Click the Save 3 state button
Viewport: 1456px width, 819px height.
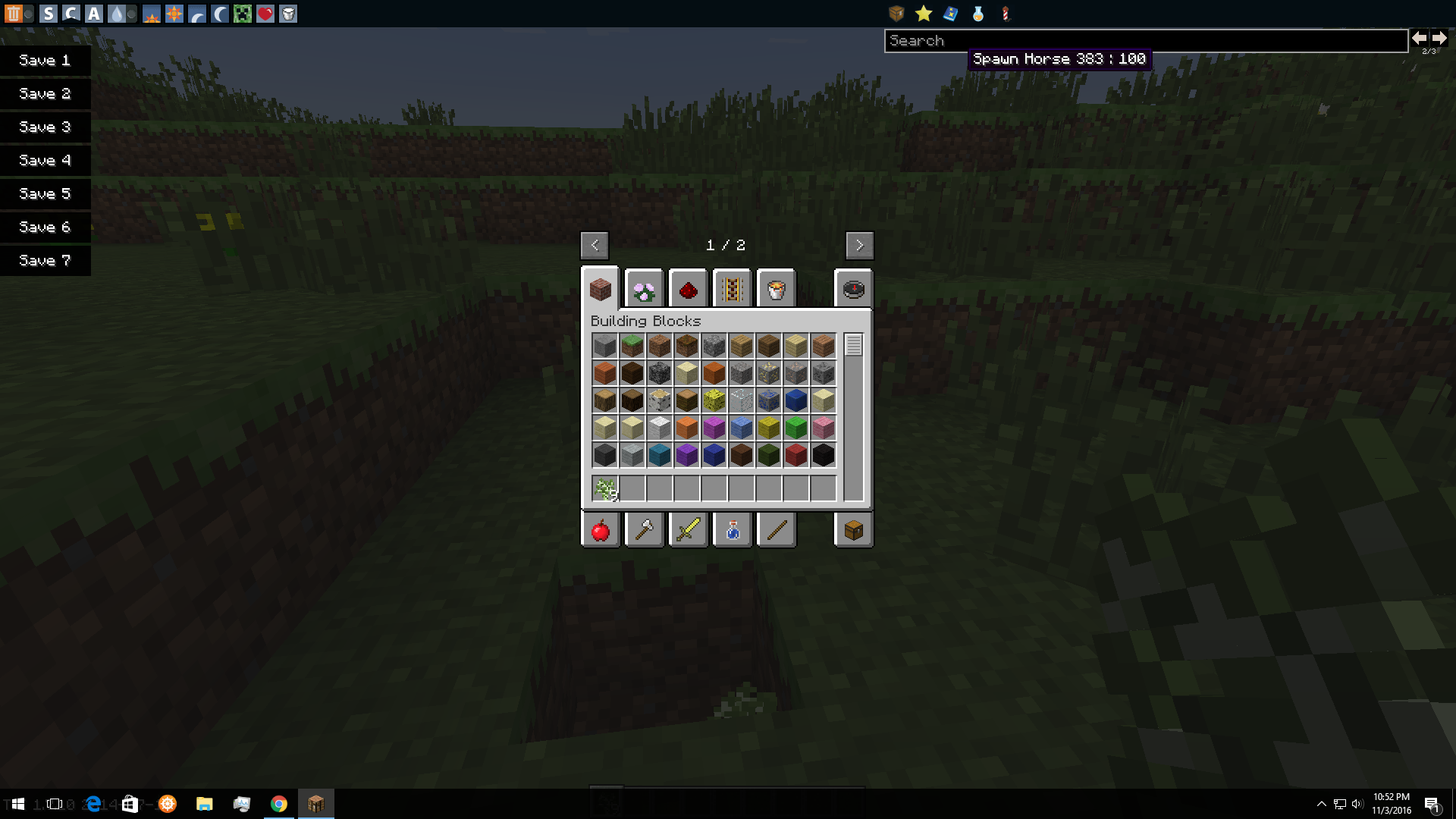45,127
